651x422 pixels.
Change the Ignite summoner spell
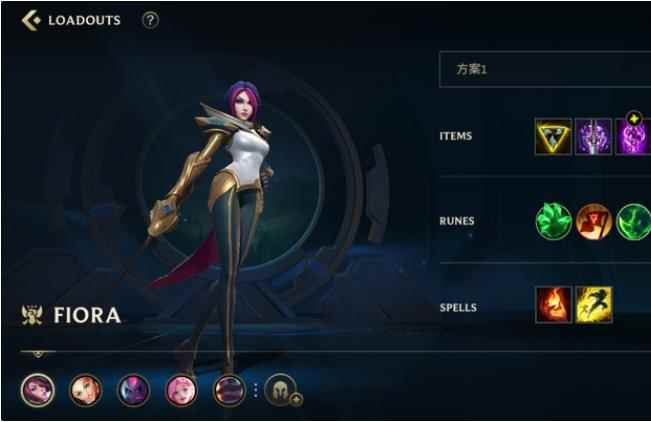[x=554, y=304]
